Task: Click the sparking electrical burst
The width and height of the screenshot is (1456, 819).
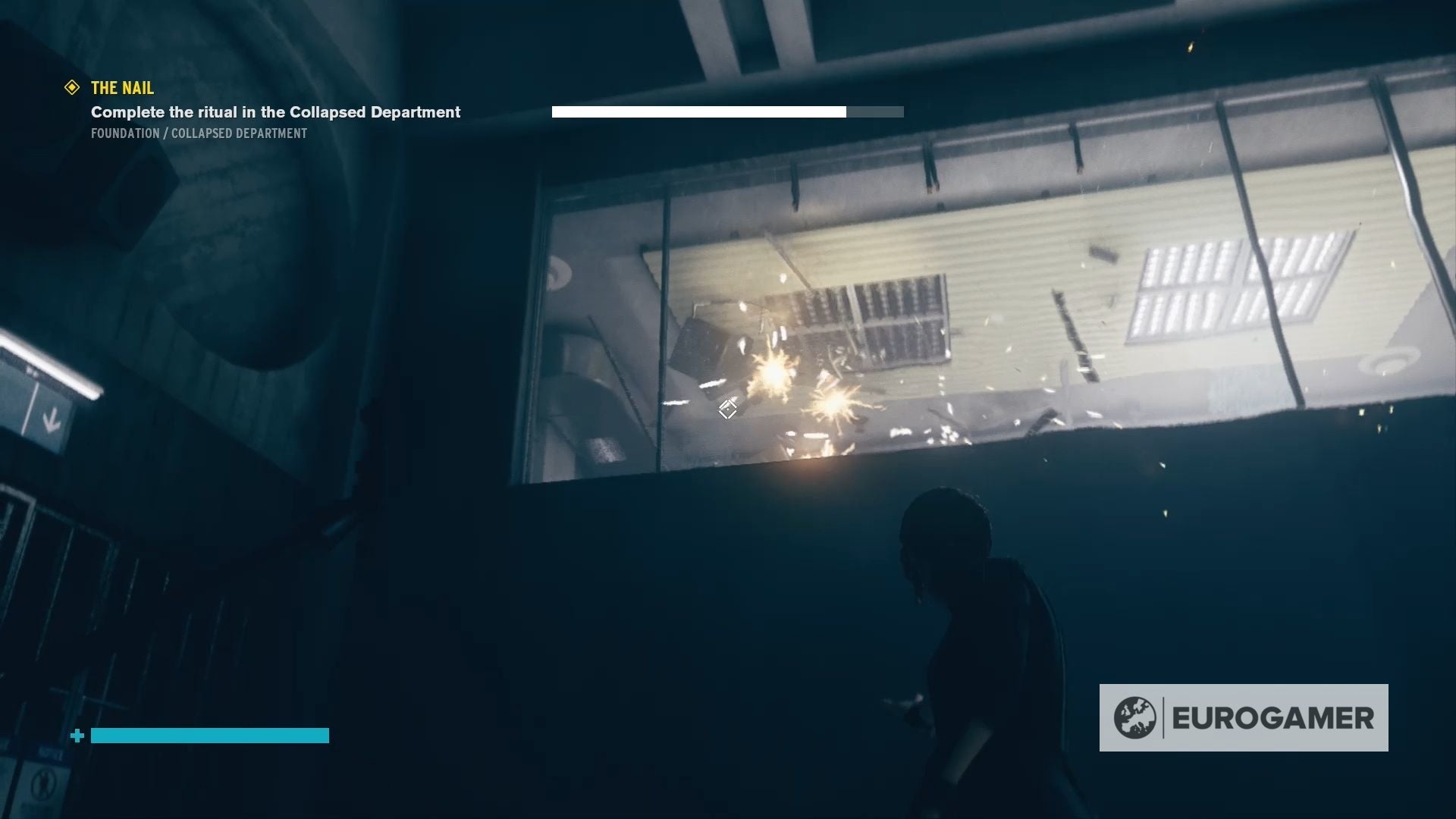Action: click(x=772, y=377)
